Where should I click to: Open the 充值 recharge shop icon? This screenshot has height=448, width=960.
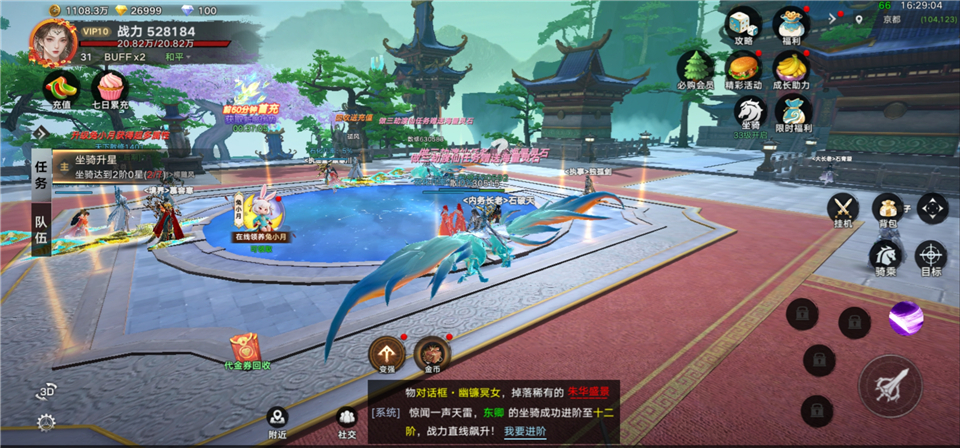click(x=59, y=87)
